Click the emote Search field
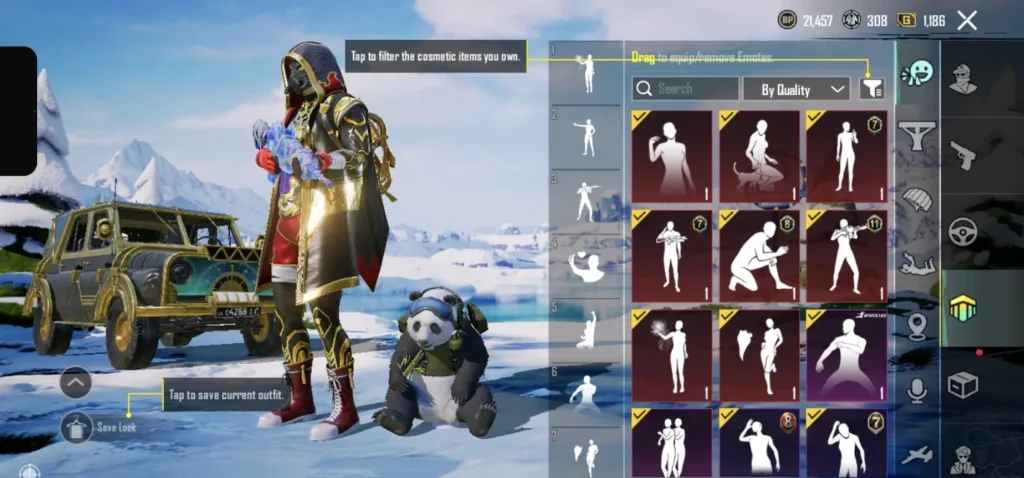The height and width of the screenshot is (478, 1024). (686, 89)
